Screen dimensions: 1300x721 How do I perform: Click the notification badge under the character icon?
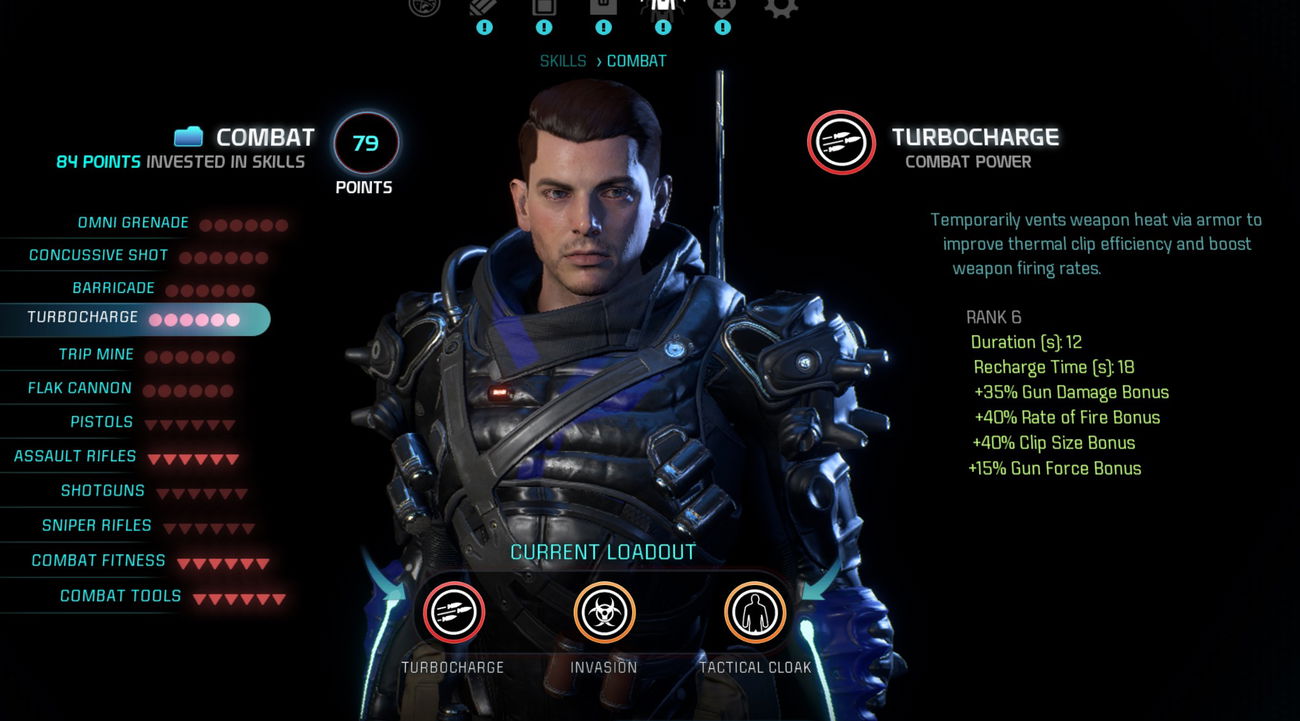click(662, 28)
